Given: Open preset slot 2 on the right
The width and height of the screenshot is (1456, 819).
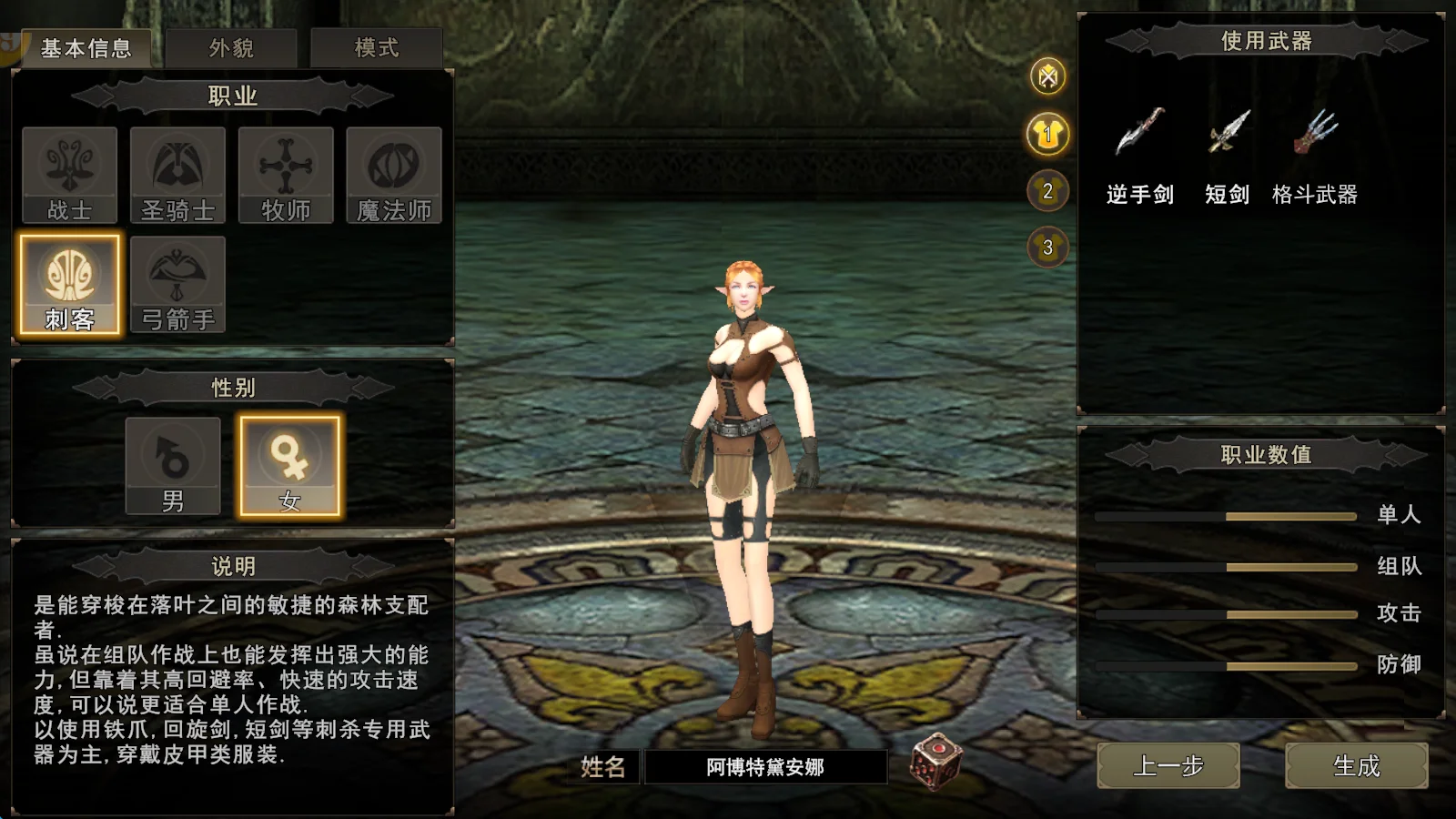Looking at the screenshot, I should [1046, 191].
